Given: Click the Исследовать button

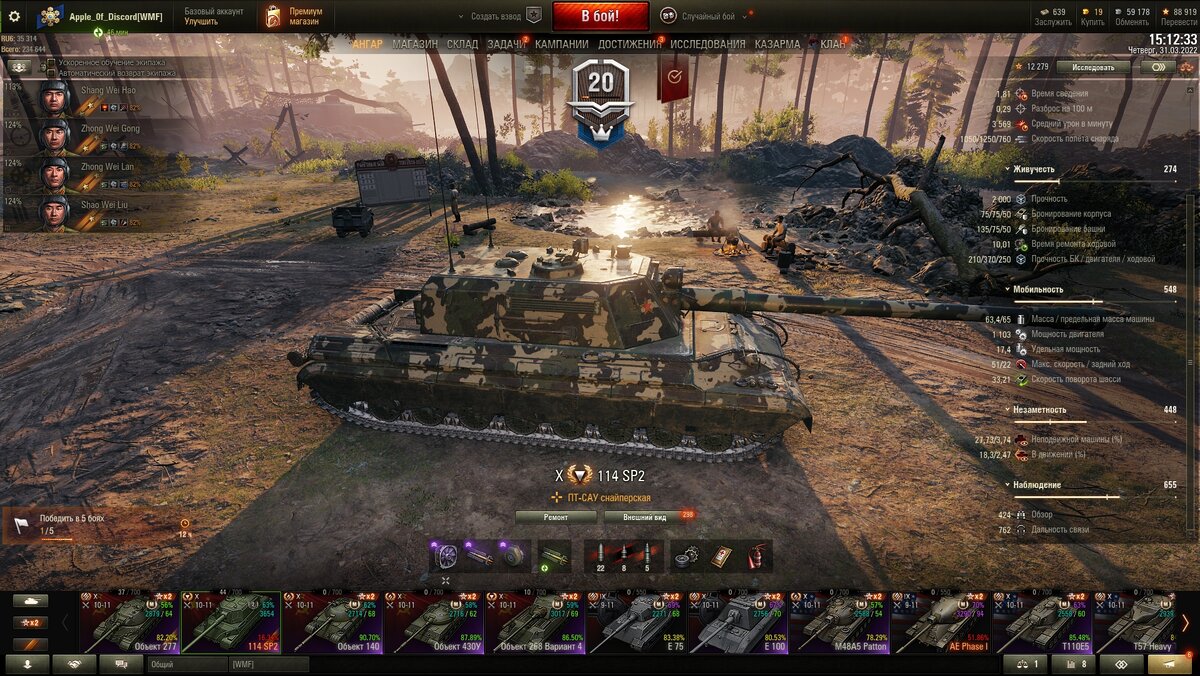Looking at the screenshot, I should pos(1093,67).
